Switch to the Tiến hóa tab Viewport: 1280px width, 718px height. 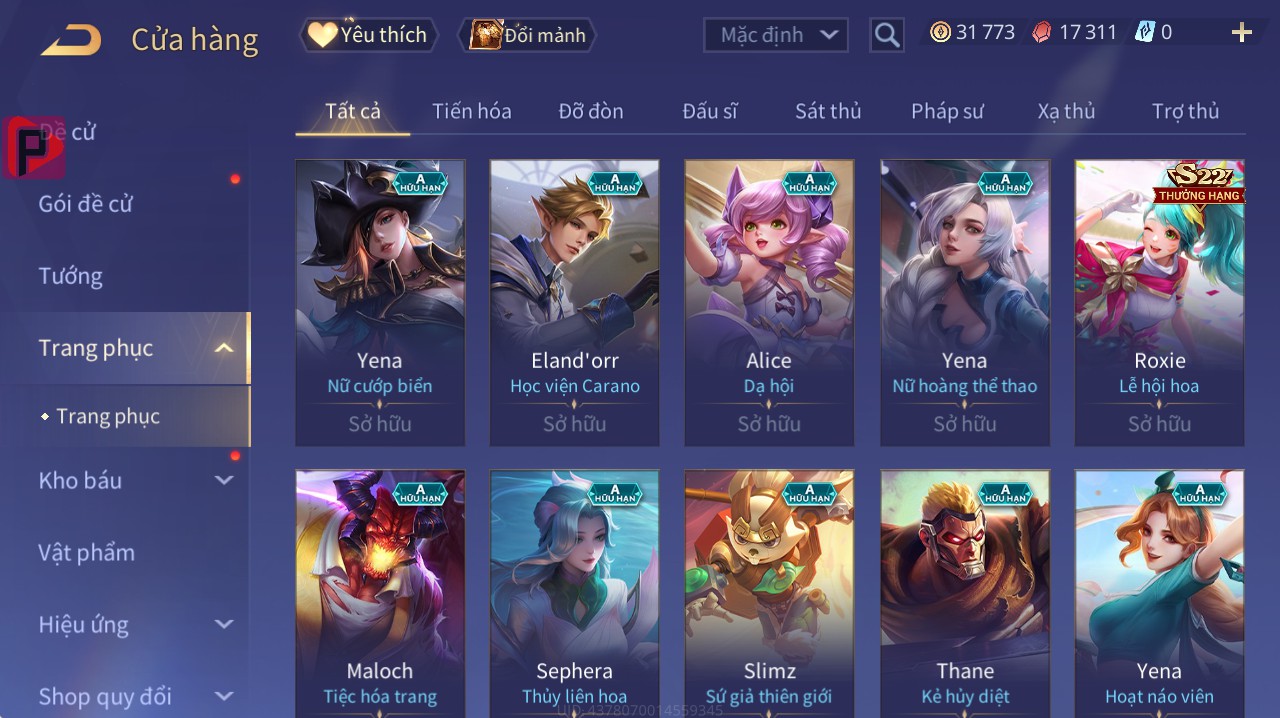(x=471, y=111)
